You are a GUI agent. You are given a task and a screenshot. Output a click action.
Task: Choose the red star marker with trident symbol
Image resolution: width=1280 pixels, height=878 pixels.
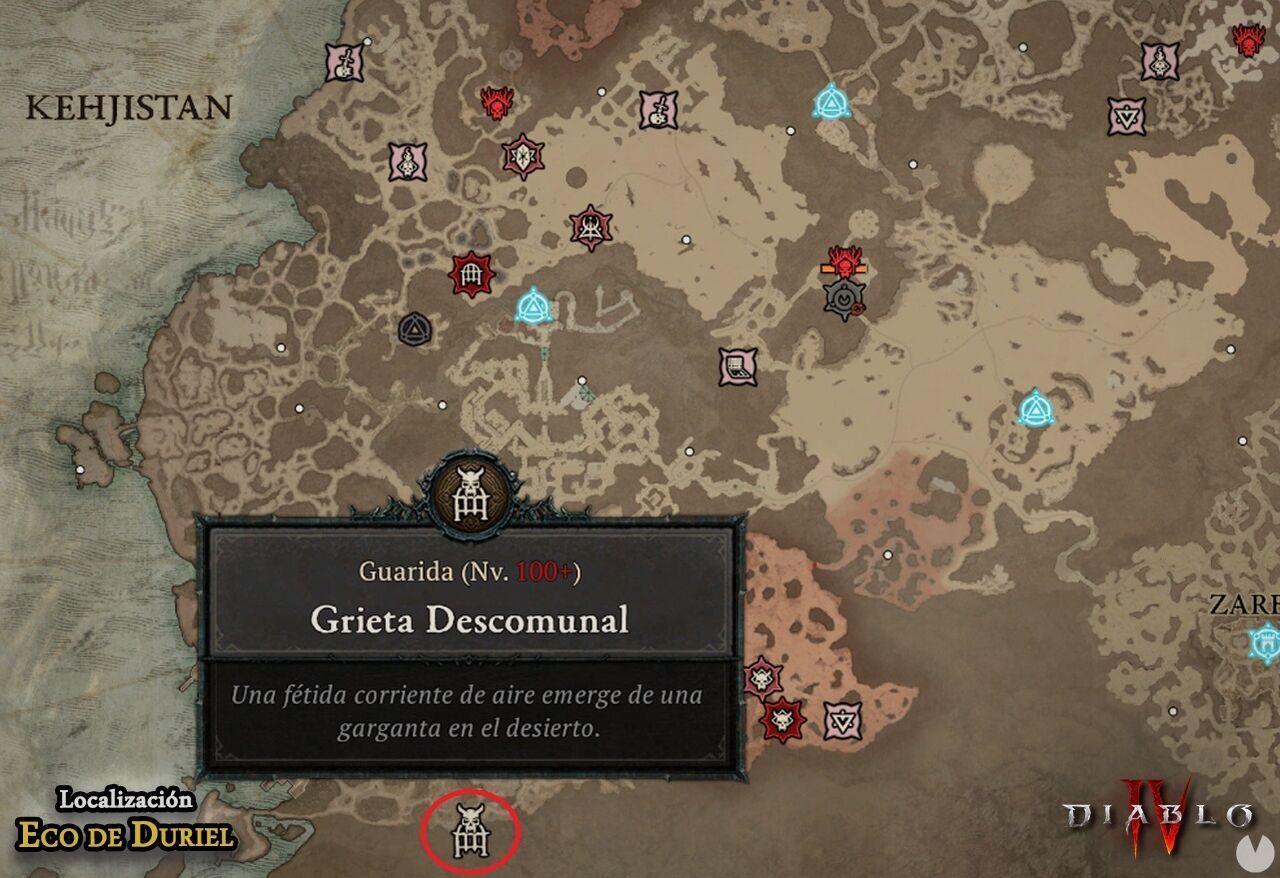pos(592,227)
